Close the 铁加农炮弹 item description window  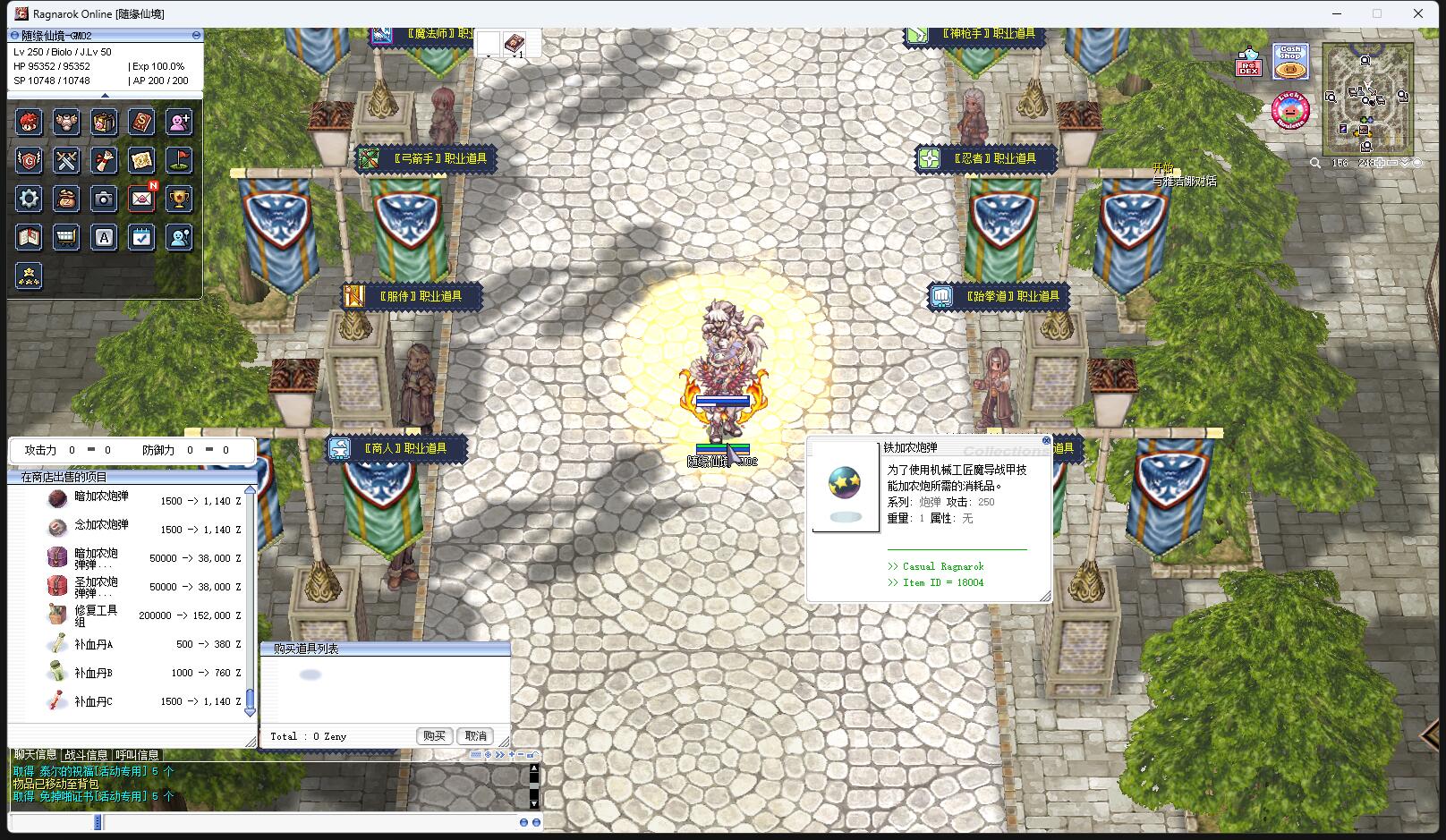1046,440
